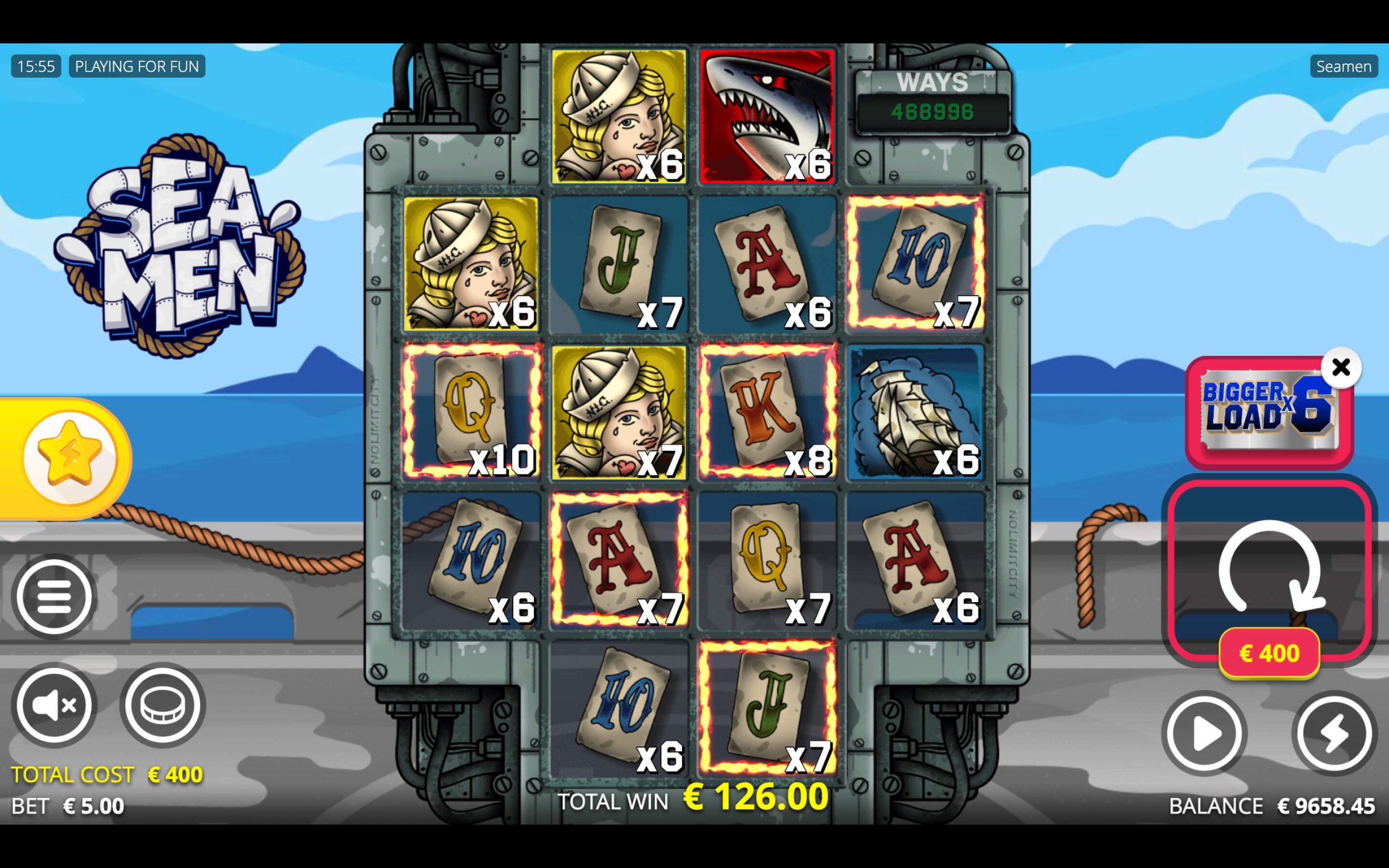Click the clock showing 15:55
The image size is (1389, 868).
(36, 66)
